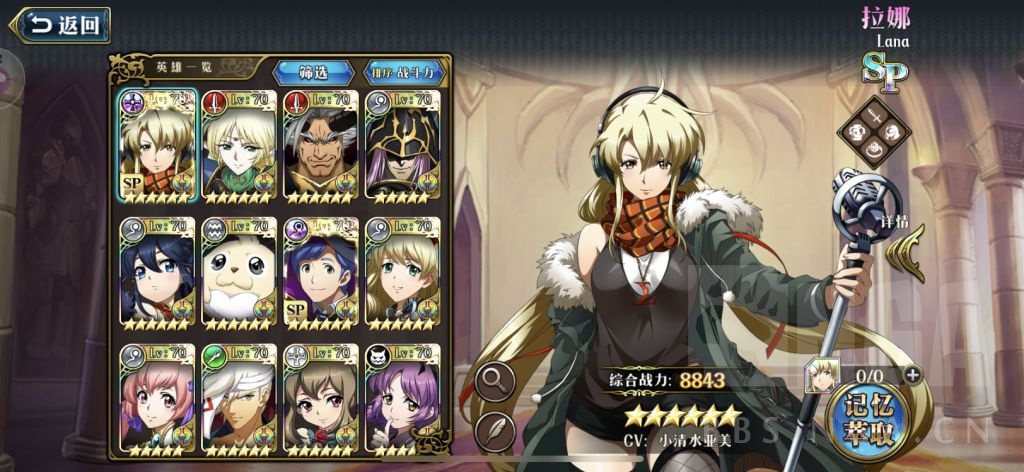Open the feather quill icon button
The width and height of the screenshot is (1024, 472).
tap(495, 432)
